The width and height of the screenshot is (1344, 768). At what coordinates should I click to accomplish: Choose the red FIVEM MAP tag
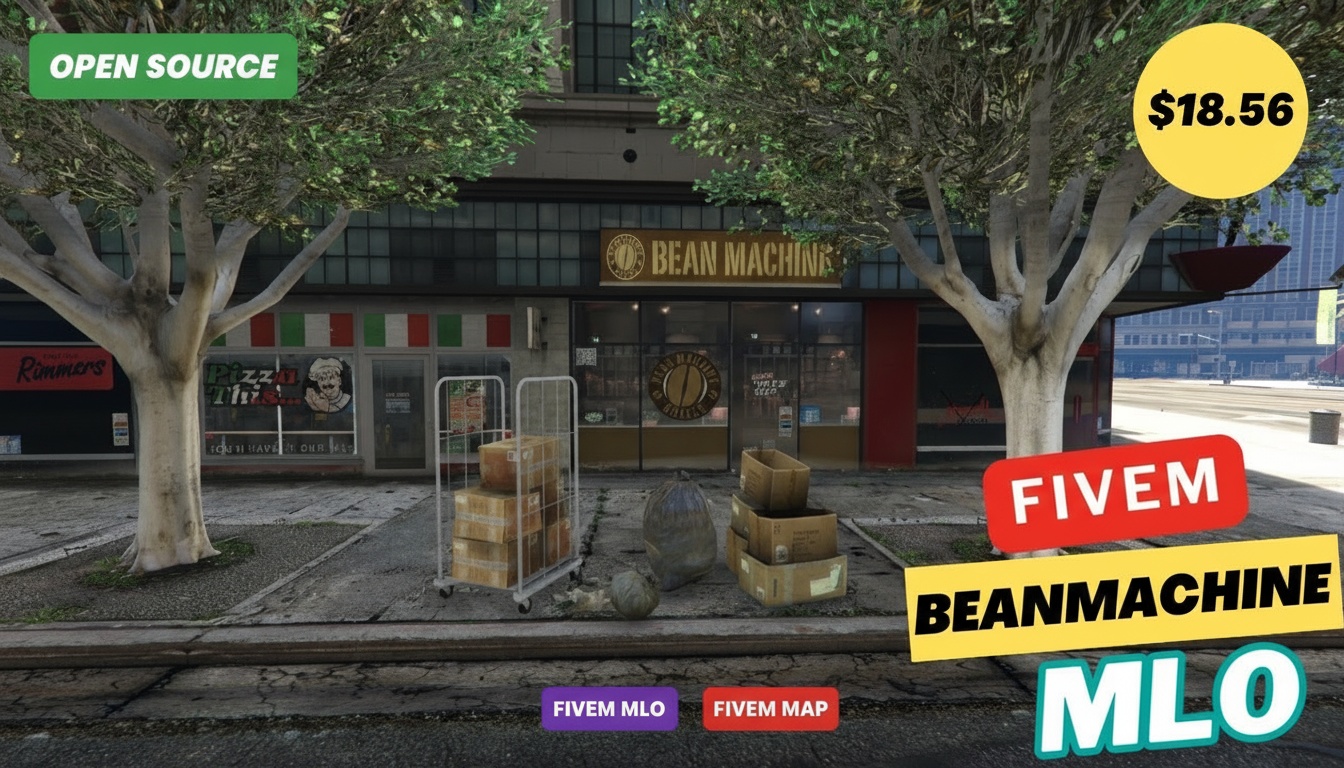click(x=770, y=709)
